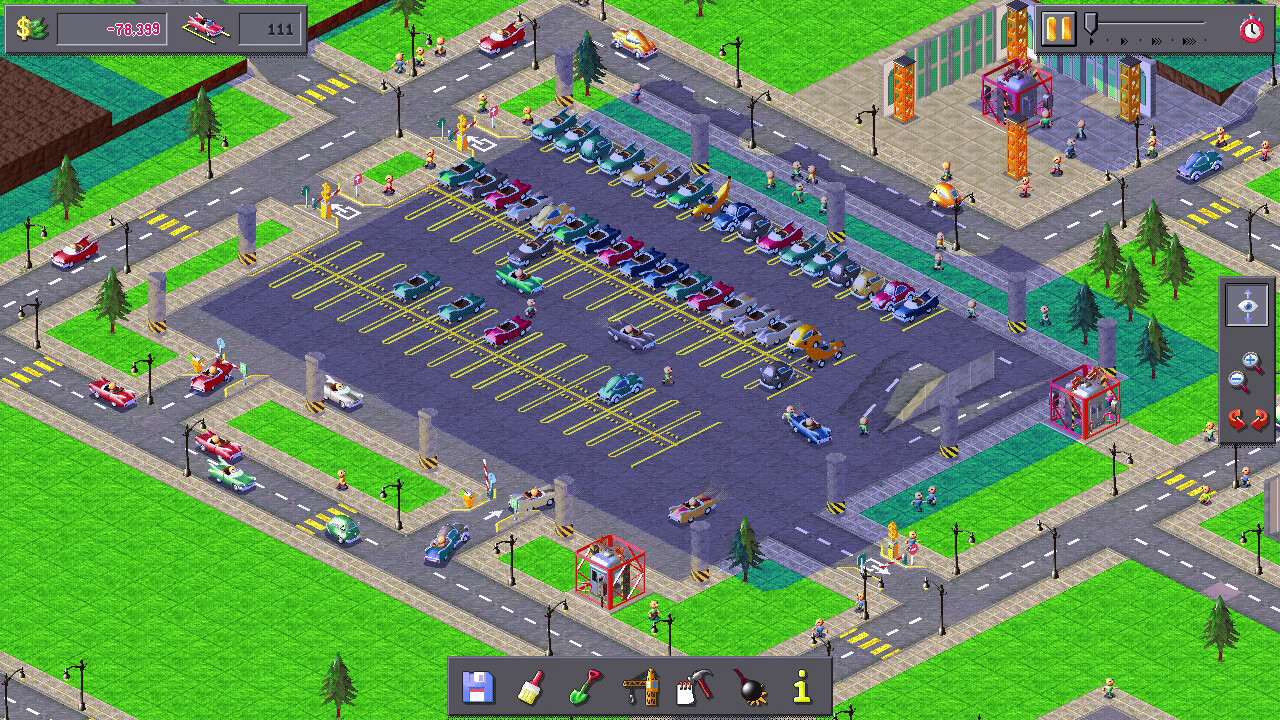Click the money stack icon

pyautogui.click(x=32, y=28)
